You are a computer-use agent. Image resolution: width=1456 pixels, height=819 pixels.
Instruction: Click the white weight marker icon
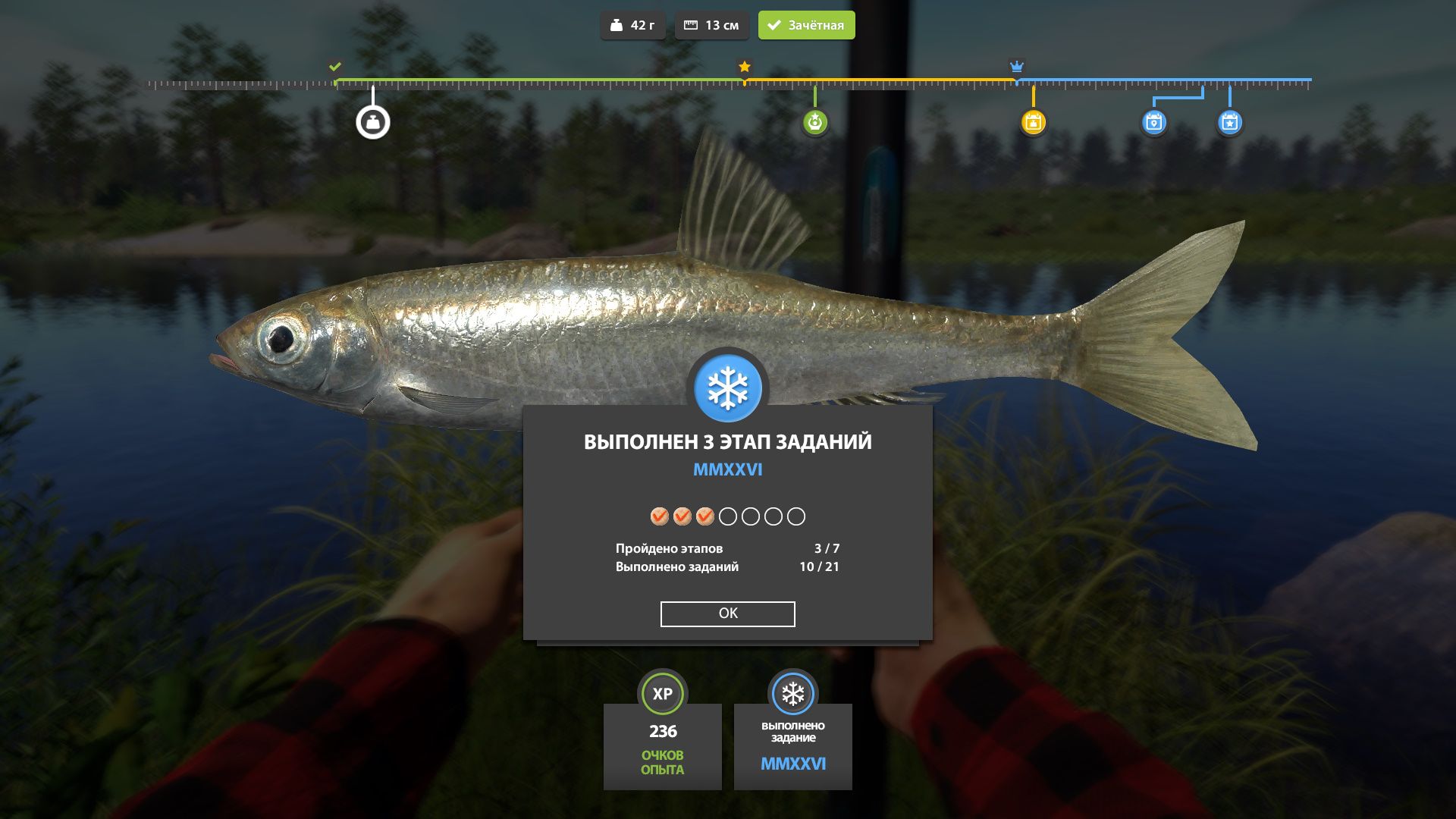click(x=373, y=122)
